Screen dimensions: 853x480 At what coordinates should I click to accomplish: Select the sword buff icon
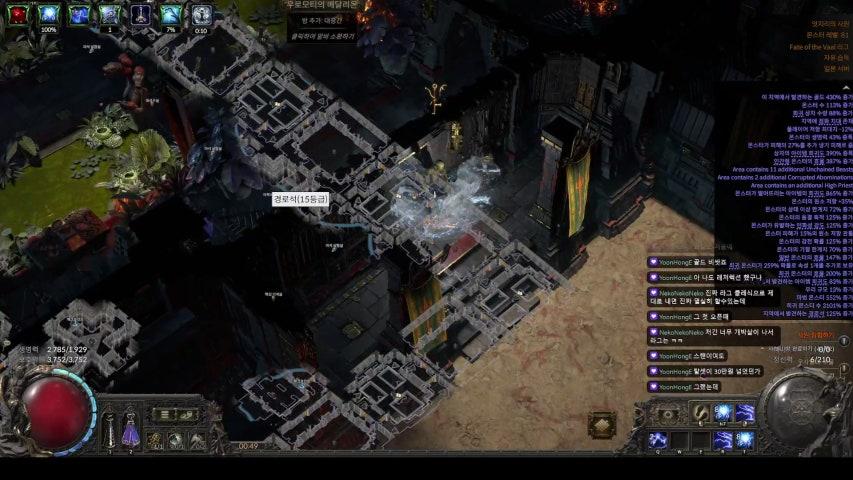(x=140, y=14)
